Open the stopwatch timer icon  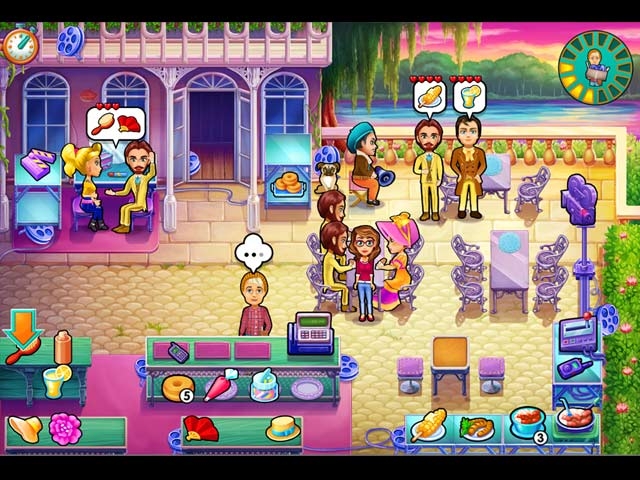(17, 43)
